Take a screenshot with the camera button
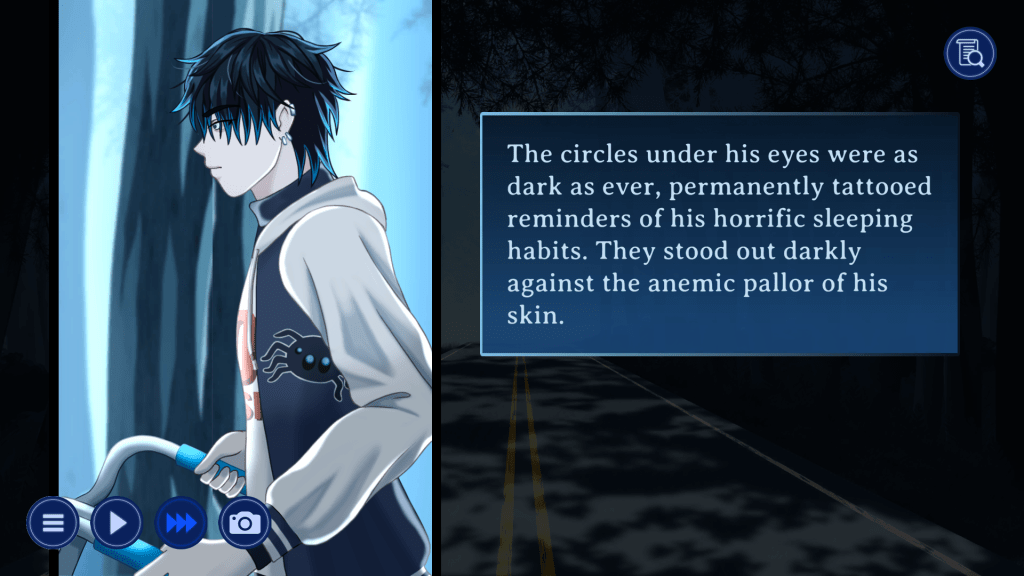 coord(245,522)
